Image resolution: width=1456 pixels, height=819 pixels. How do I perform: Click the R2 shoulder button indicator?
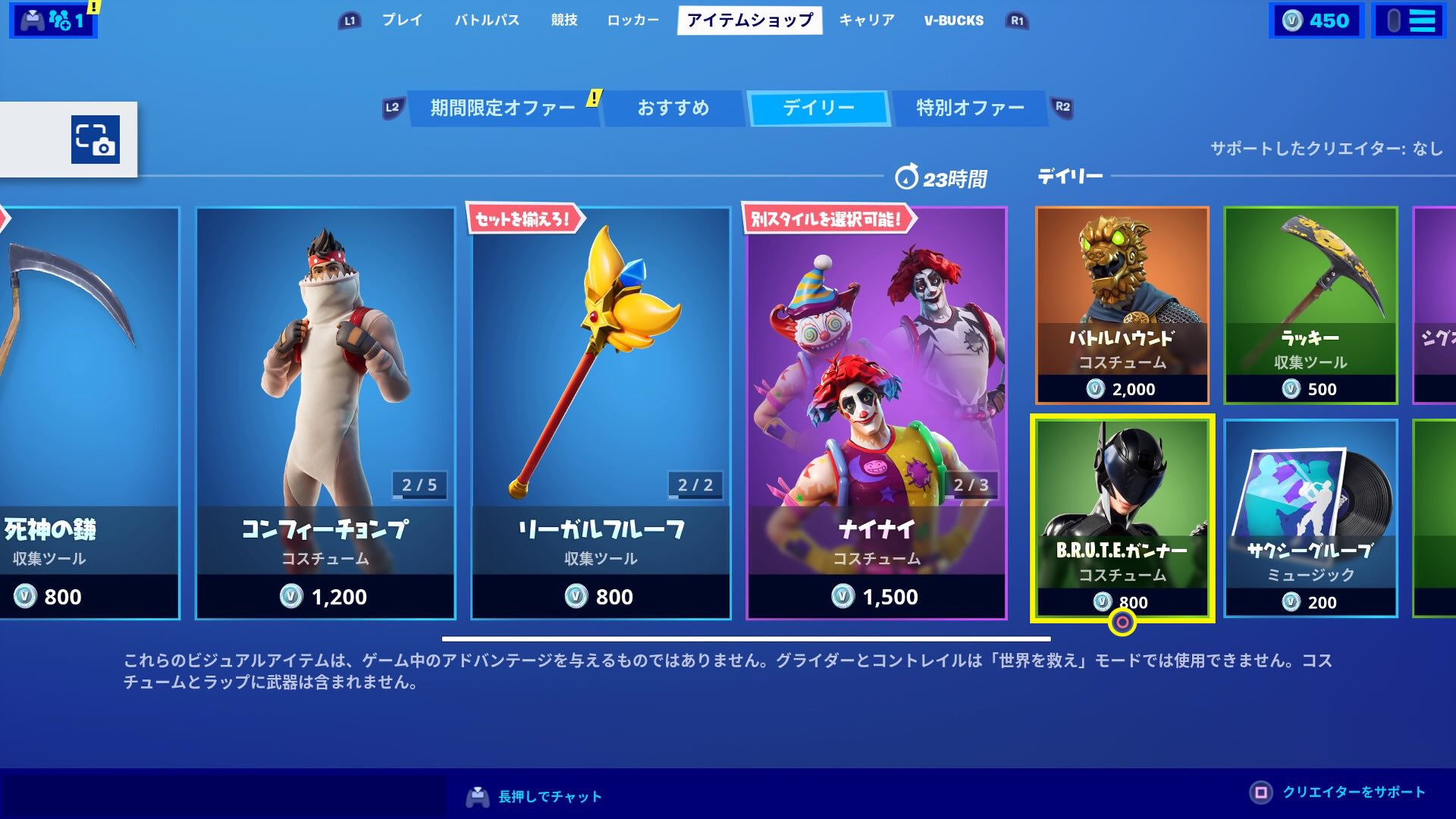[x=1062, y=107]
